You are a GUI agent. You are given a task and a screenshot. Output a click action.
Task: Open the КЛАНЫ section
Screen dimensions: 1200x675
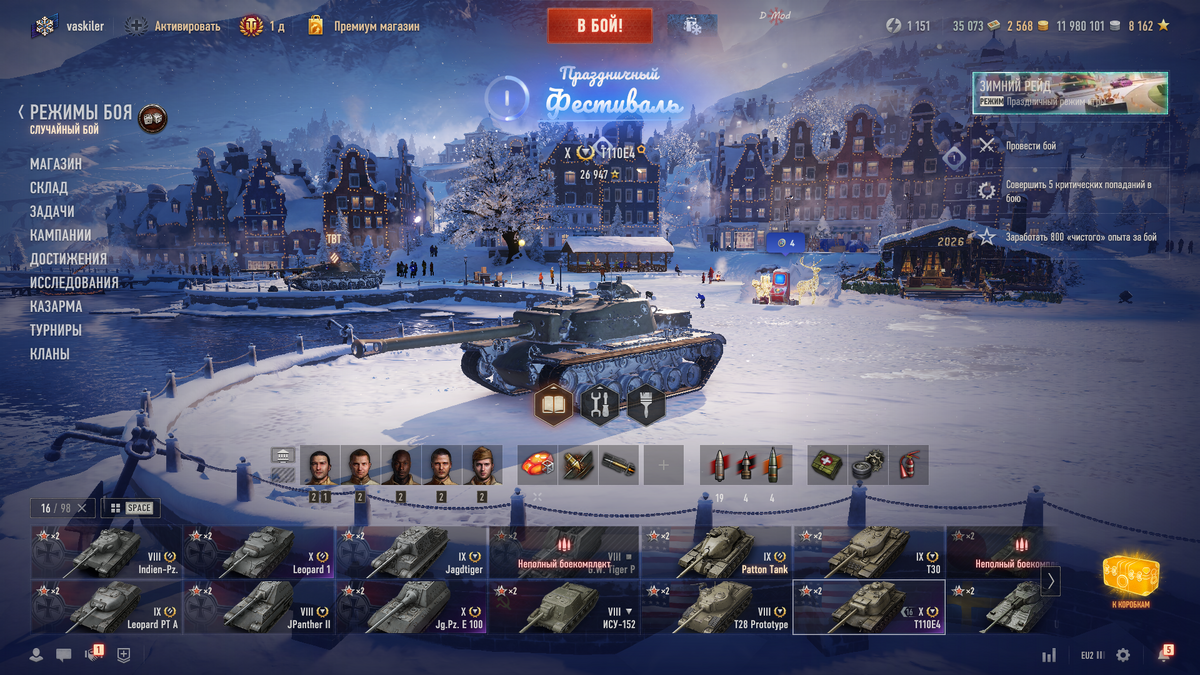pyautogui.click(x=50, y=354)
